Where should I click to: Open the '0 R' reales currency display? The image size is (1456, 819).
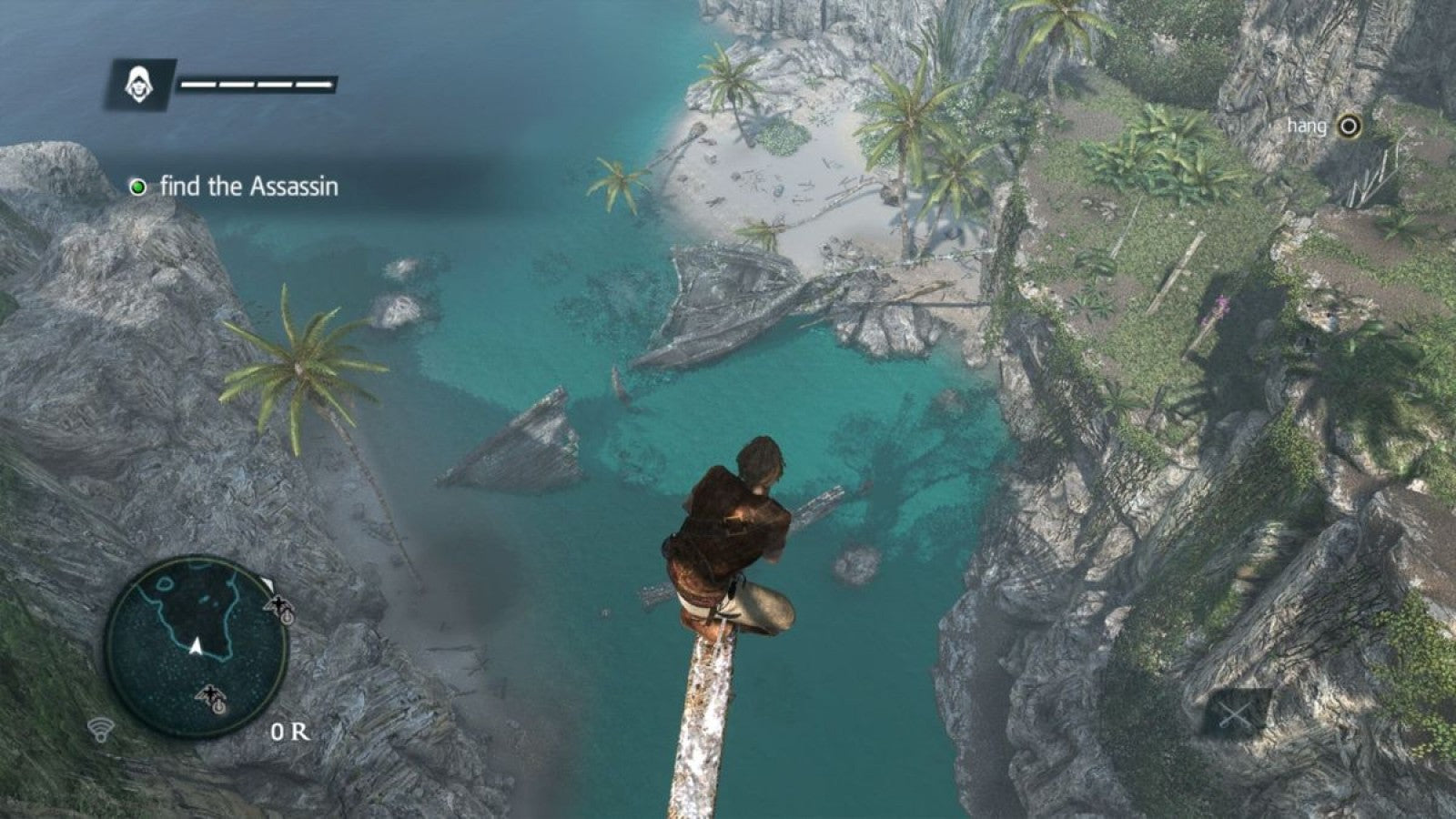(288, 728)
